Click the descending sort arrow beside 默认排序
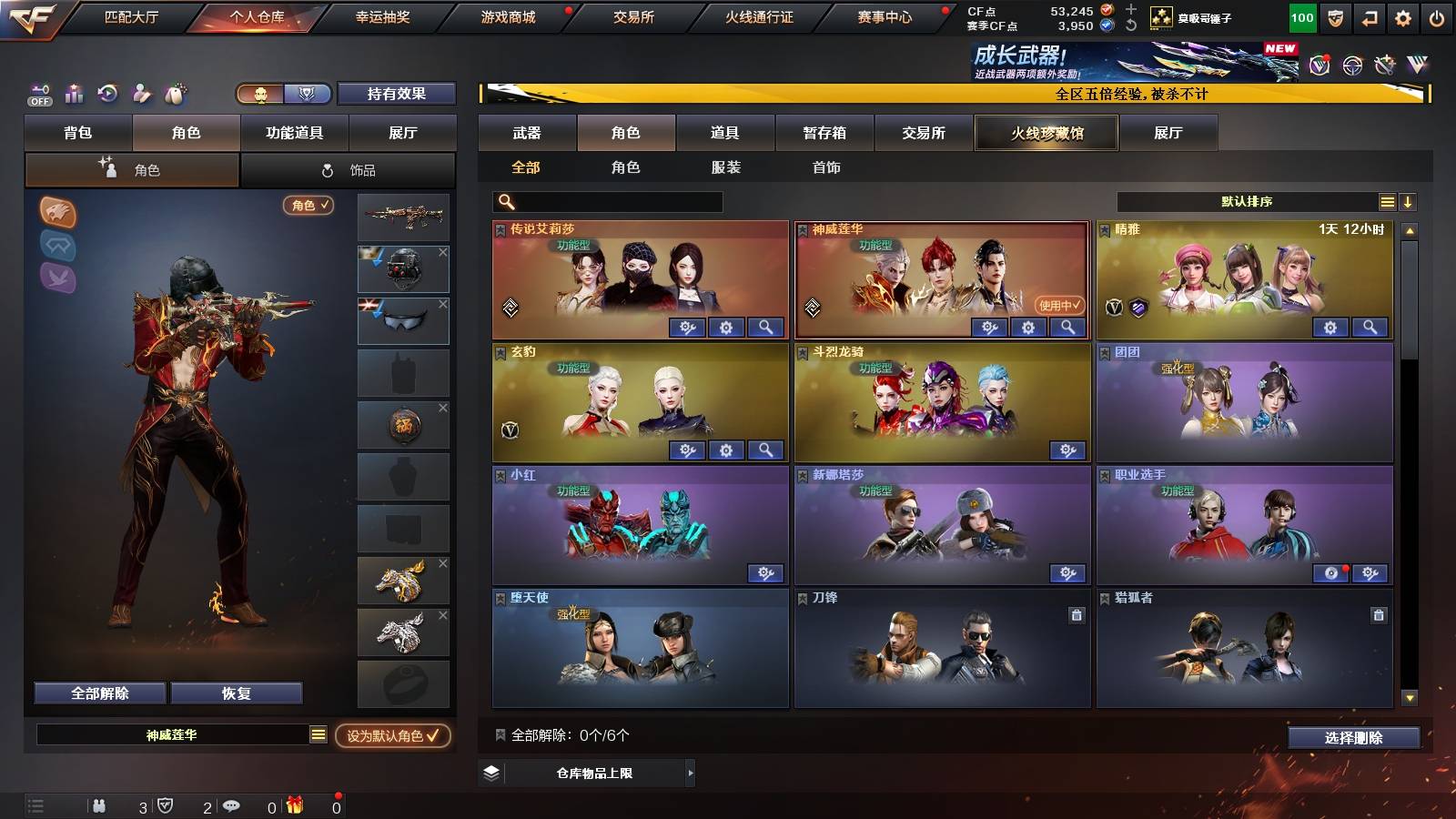The image size is (1456, 819). pyautogui.click(x=1409, y=201)
